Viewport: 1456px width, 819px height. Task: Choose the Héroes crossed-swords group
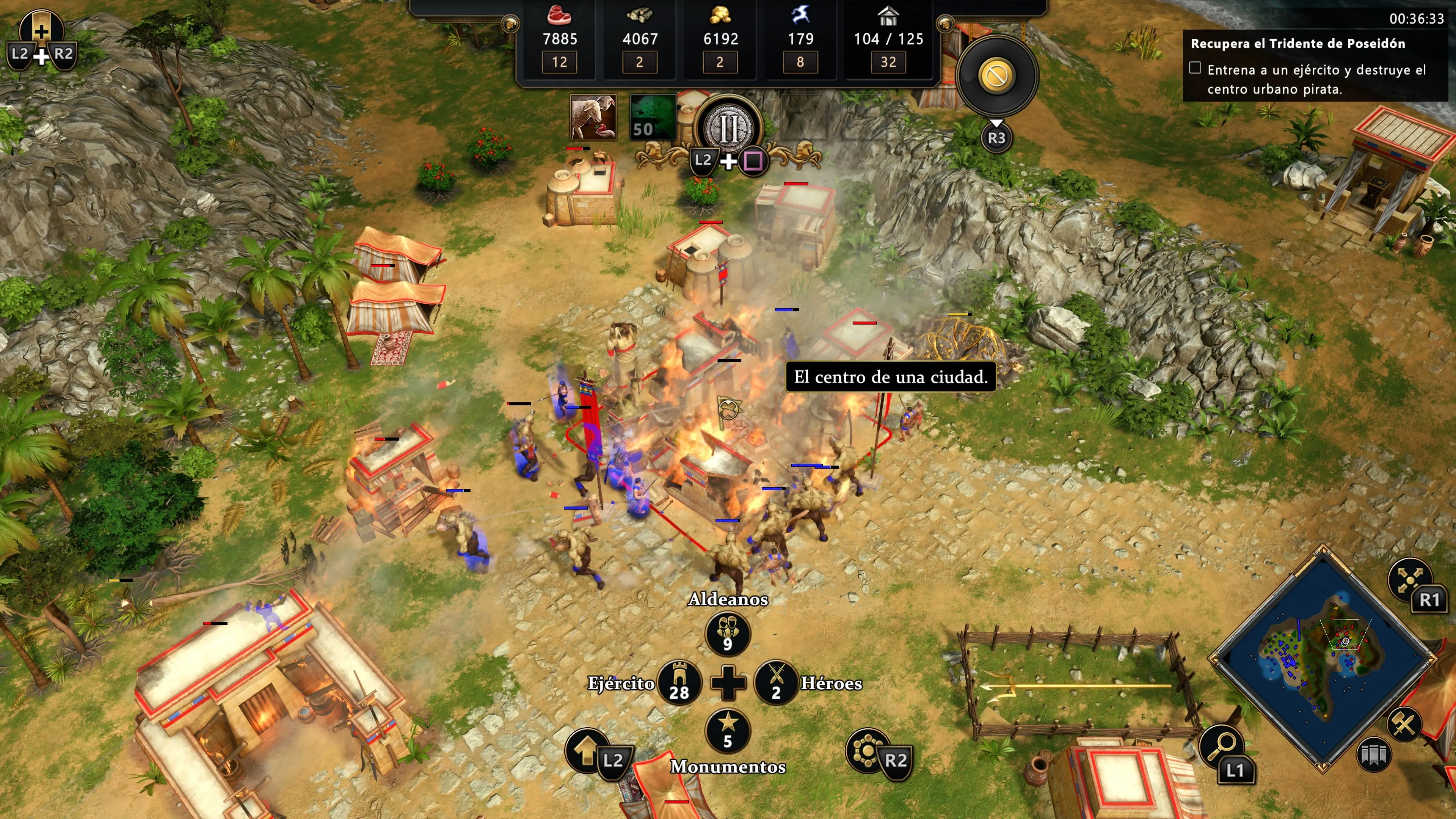tap(776, 683)
